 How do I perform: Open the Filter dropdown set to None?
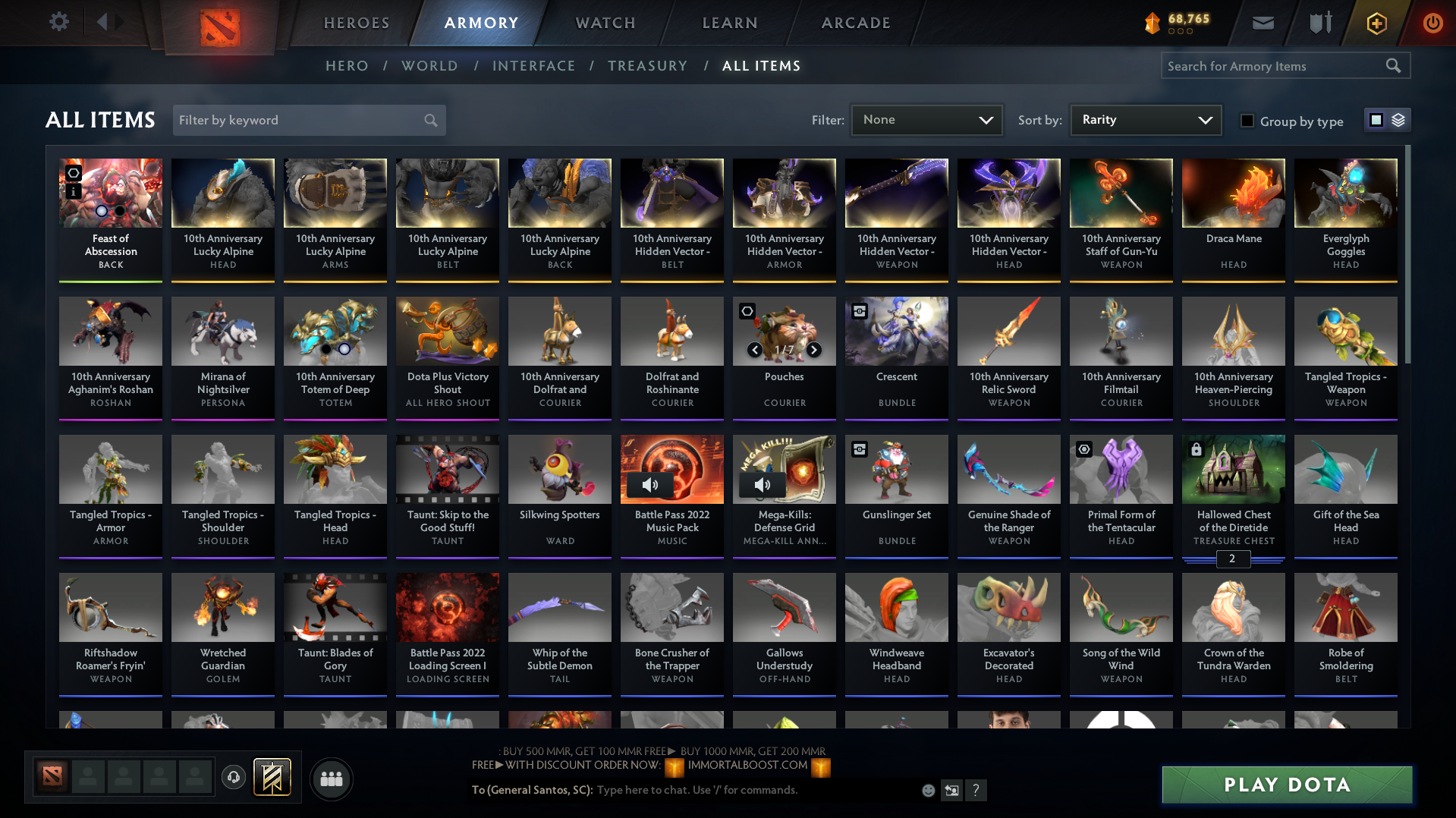point(926,119)
